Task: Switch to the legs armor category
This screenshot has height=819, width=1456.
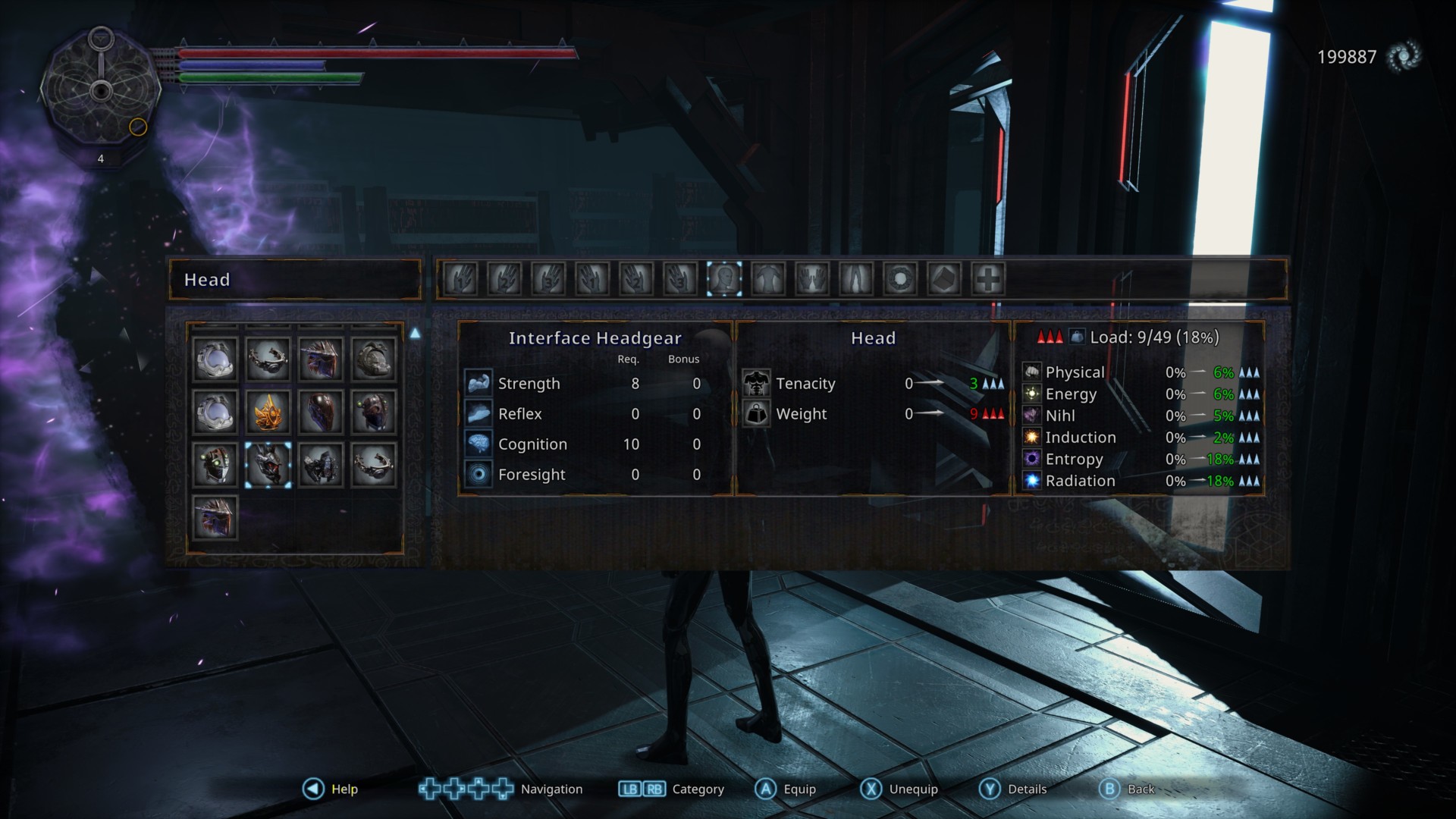Action: [x=855, y=280]
